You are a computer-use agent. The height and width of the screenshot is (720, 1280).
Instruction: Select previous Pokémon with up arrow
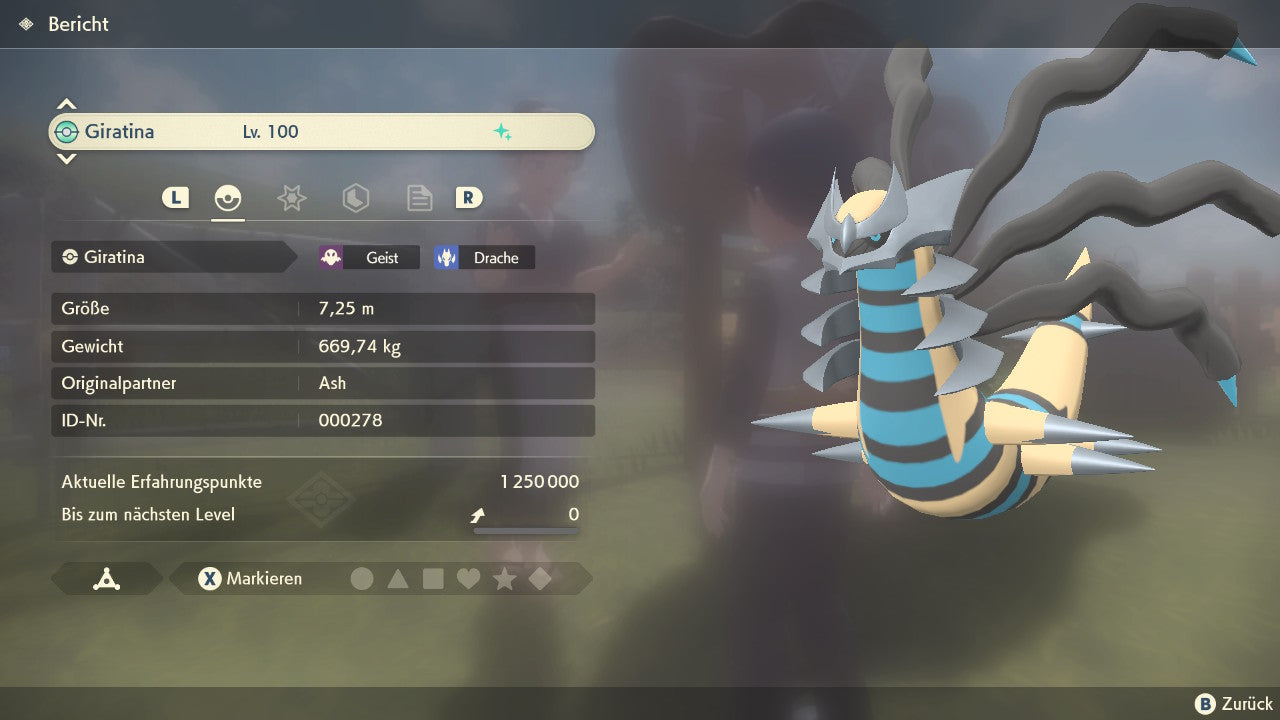(66, 104)
